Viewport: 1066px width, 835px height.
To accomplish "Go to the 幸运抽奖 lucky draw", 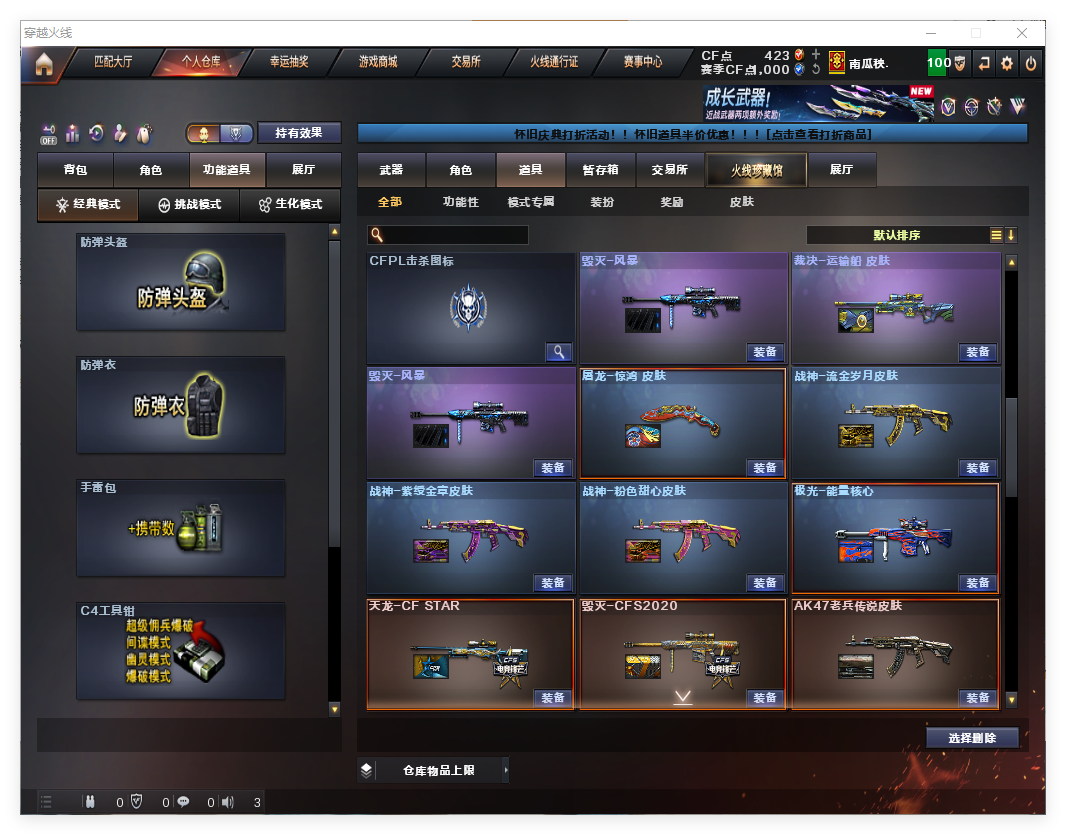I will (289, 62).
